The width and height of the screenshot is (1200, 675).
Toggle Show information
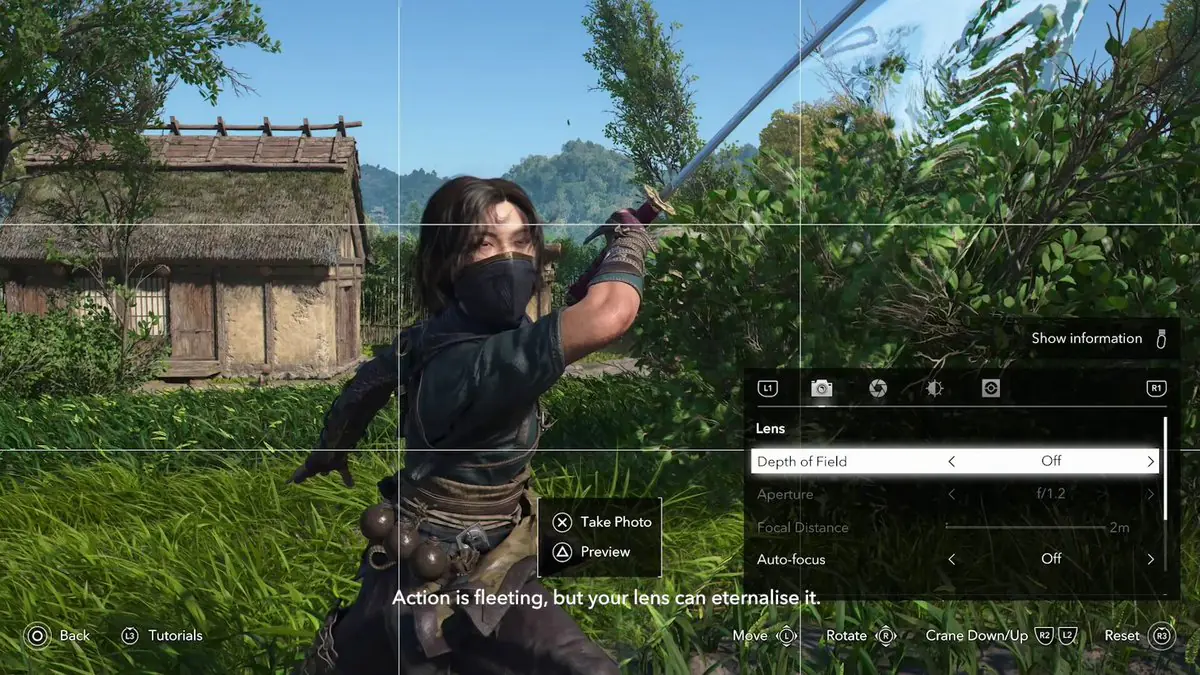[x=1099, y=338]
